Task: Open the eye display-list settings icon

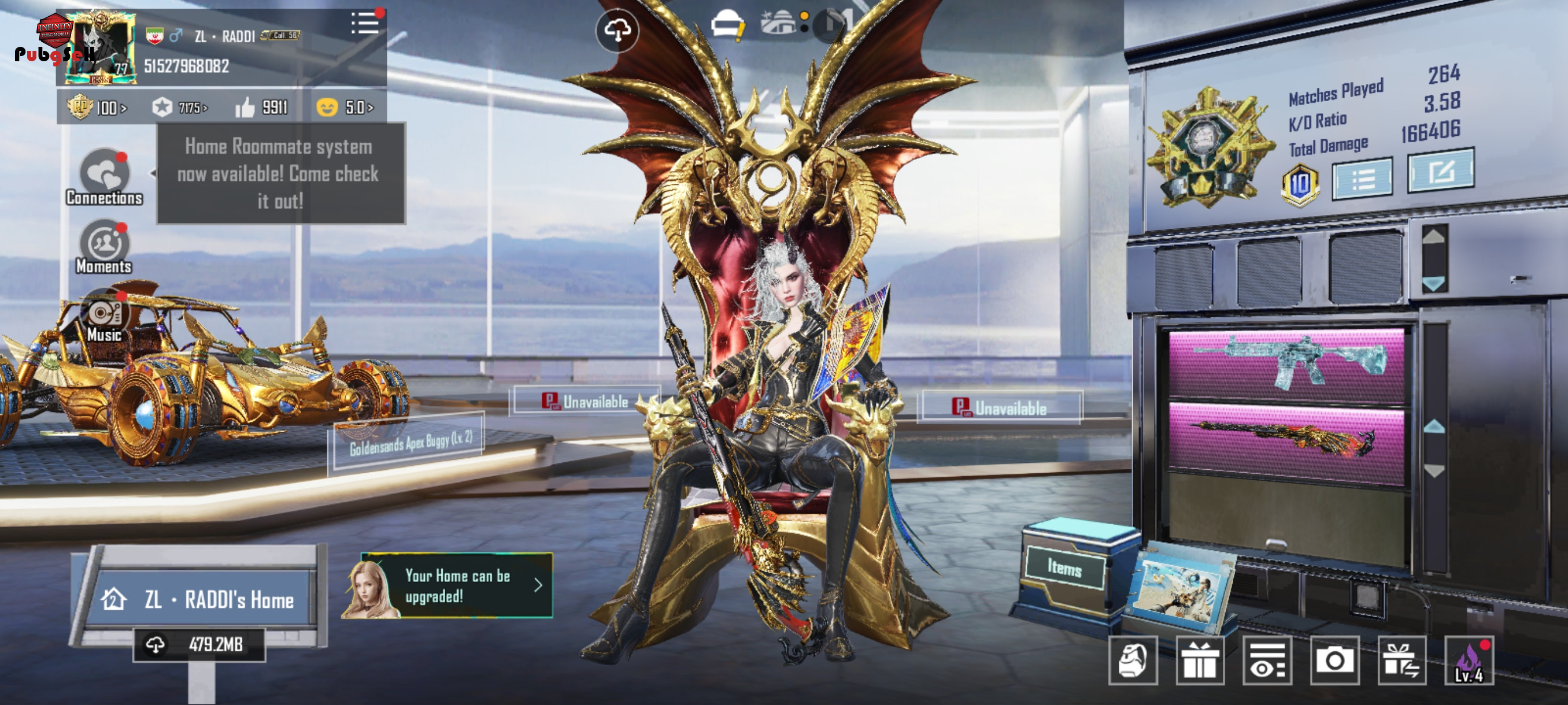Action: coord(1267,661)
